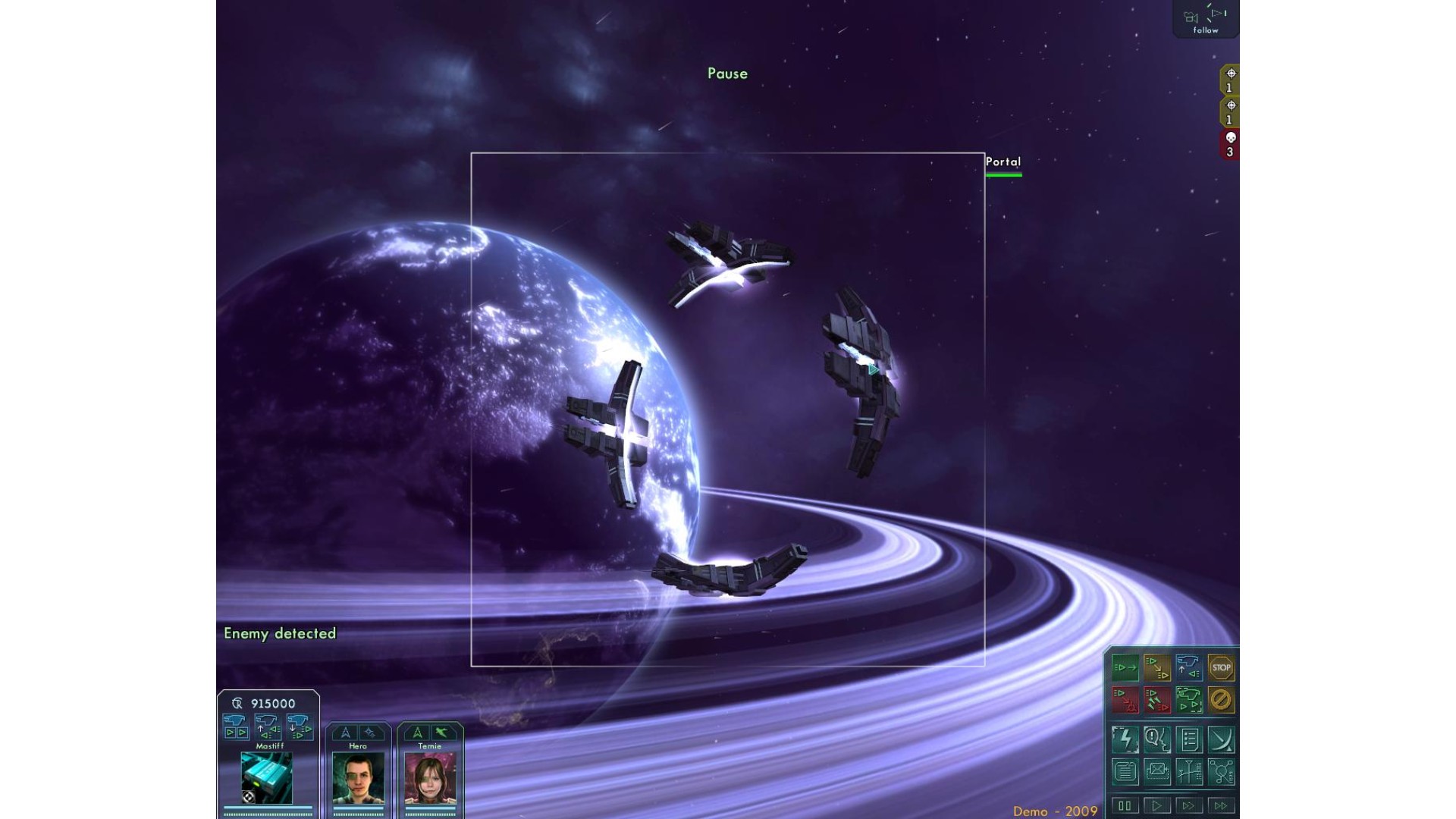
Task: Hit the STOP order button
Action: [1221, 668]
